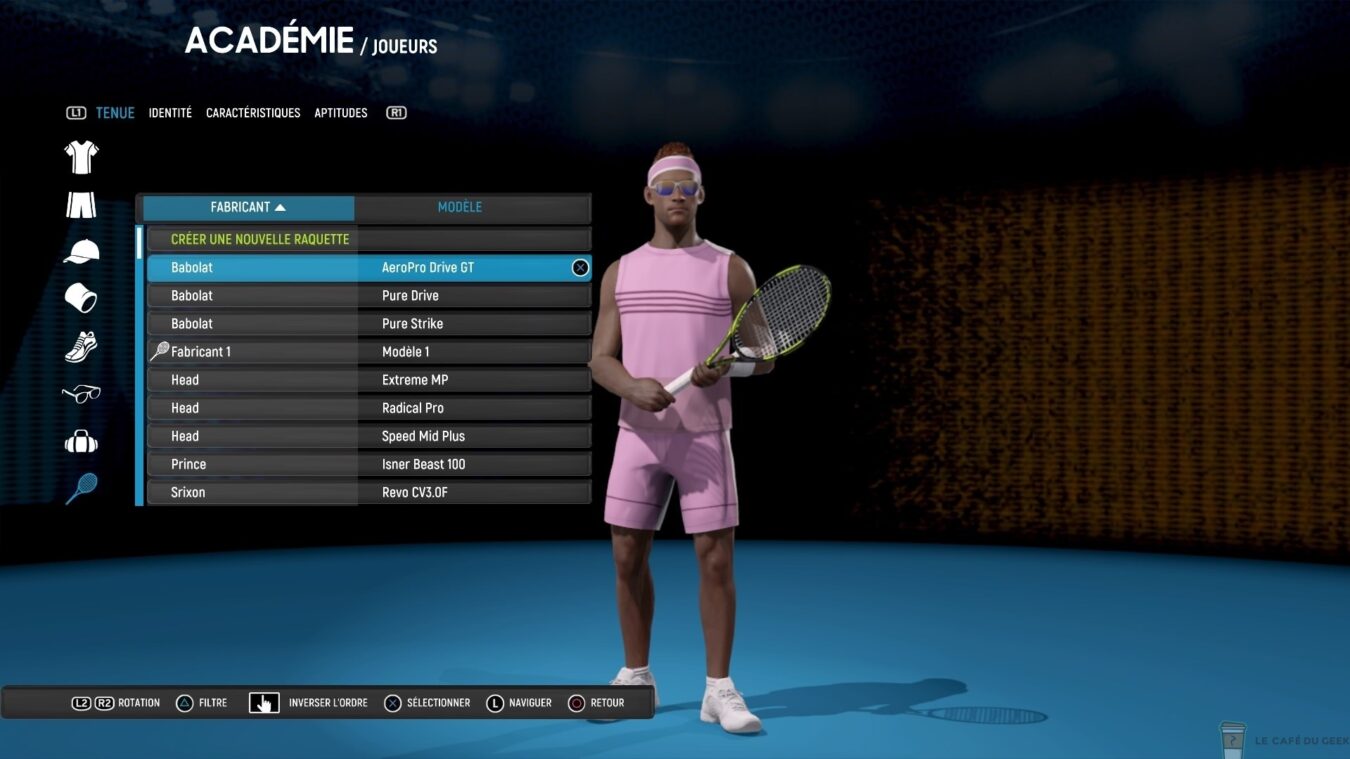This screenshot has height=759, width=1350.
Task: Choose the shirt clothing category icon
Action: (81, 157)
